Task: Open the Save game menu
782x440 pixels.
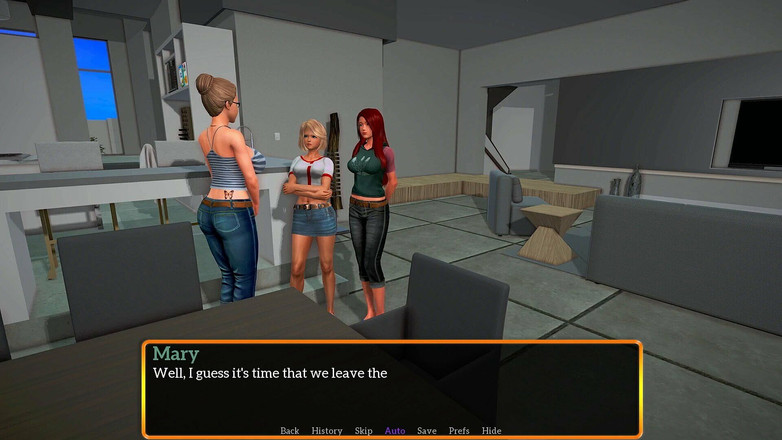Action: click(427, 431)
